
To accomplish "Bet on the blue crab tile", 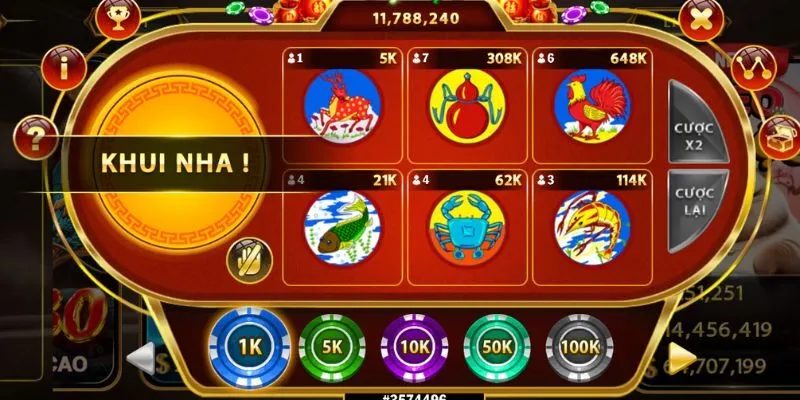I will 465,225.
